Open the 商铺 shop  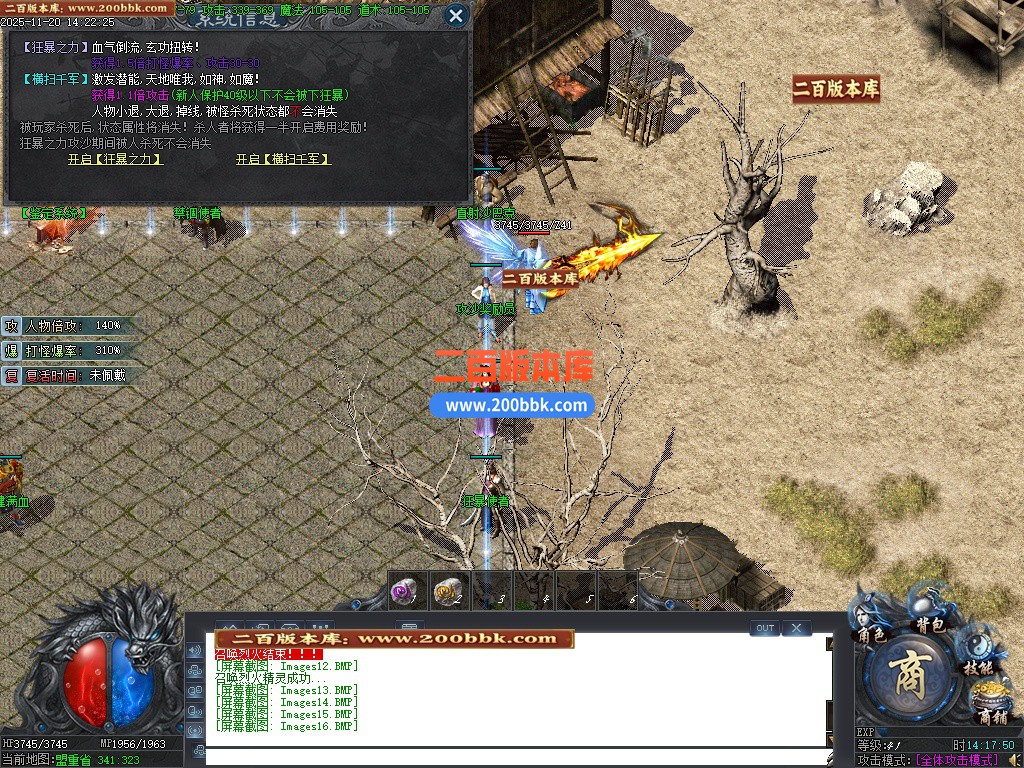pos(992,717)
